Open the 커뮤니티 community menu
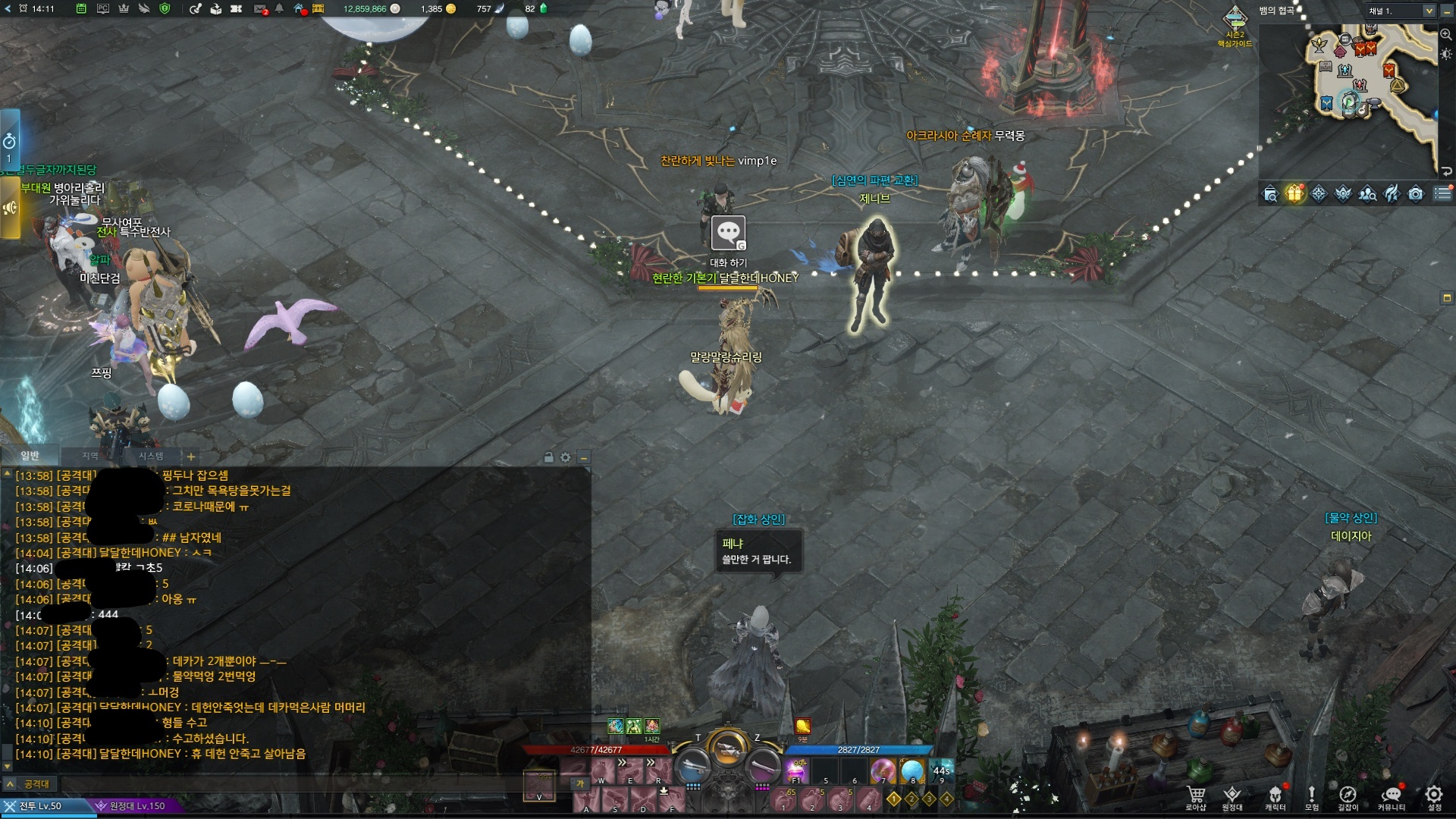 point(1391,795)
